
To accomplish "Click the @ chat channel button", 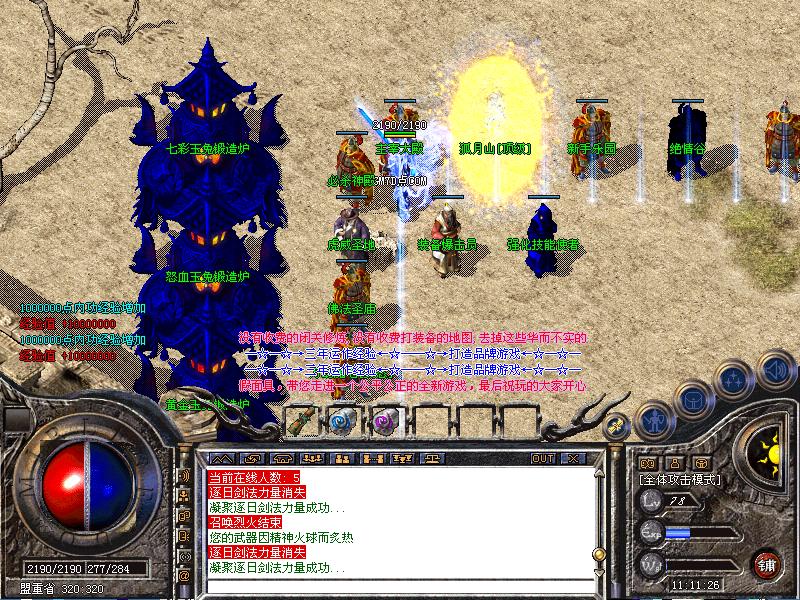I will click(x=185, y=576).
